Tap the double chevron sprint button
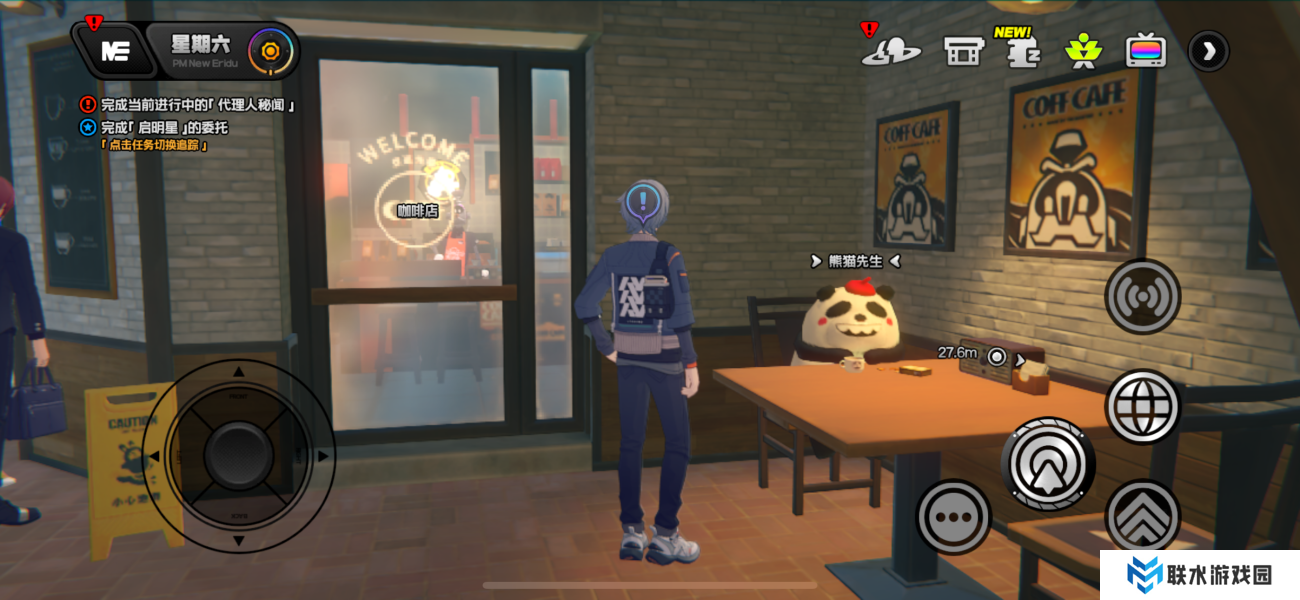 pos(1143,516)
